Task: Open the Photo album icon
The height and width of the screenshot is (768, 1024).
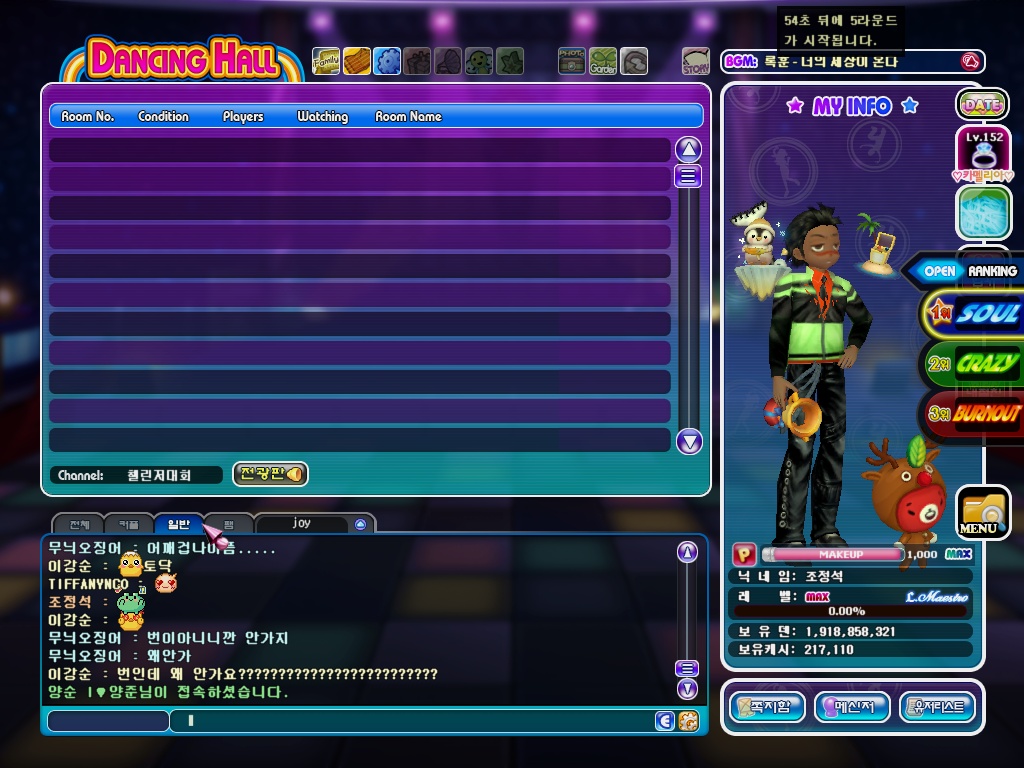Action: (572, 61)
